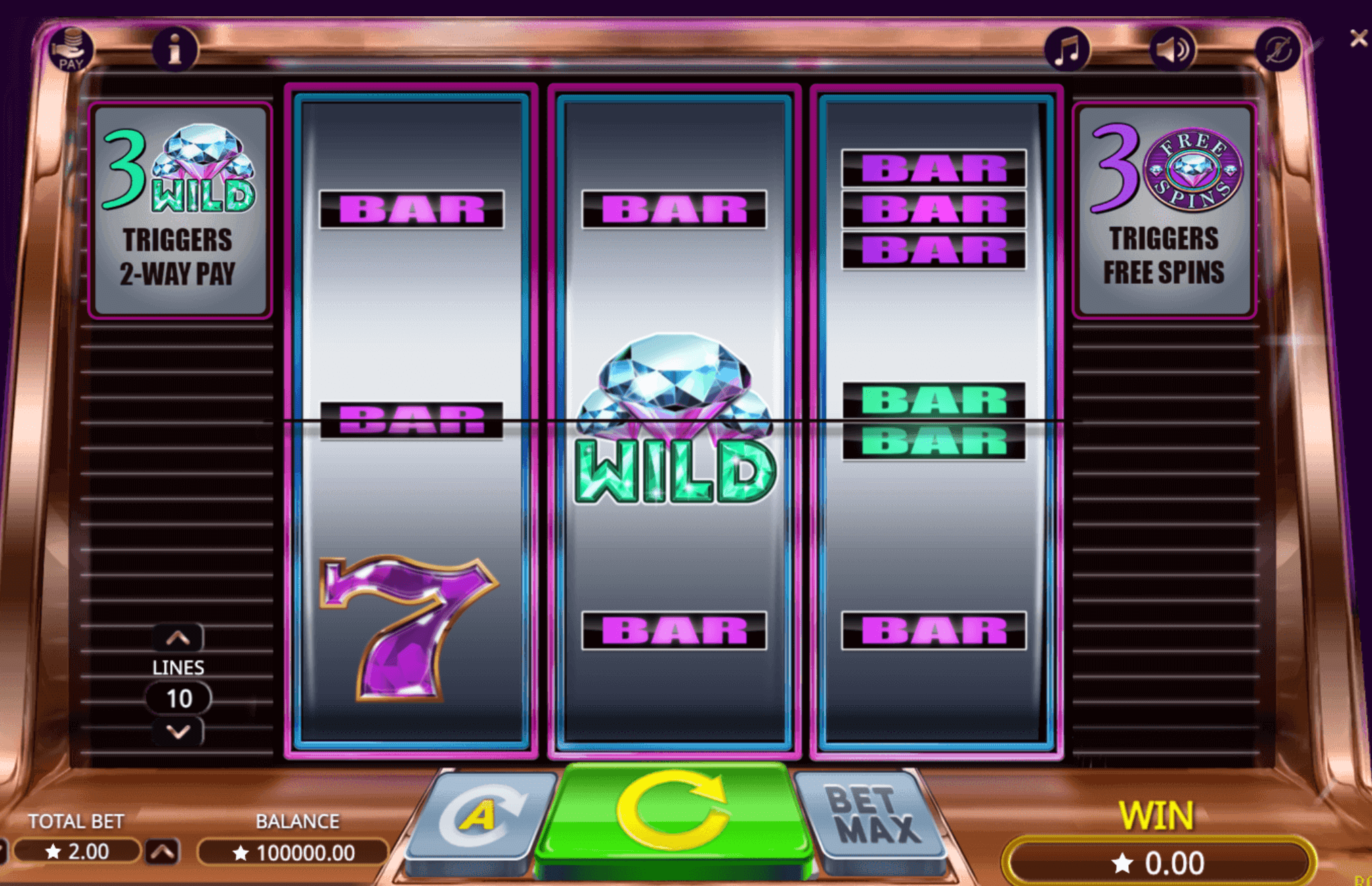The image size is (1372, 886).
Task: Open the paytable using the PAY icon
Action: click(70, 48)
